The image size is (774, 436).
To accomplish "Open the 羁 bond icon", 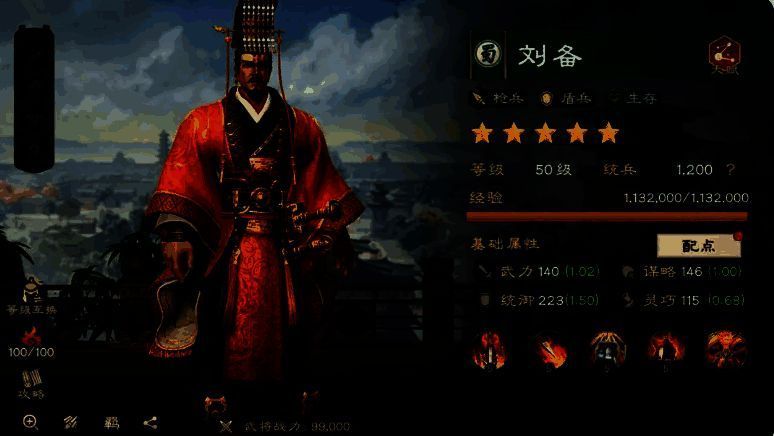I will [x=111, y=422].
